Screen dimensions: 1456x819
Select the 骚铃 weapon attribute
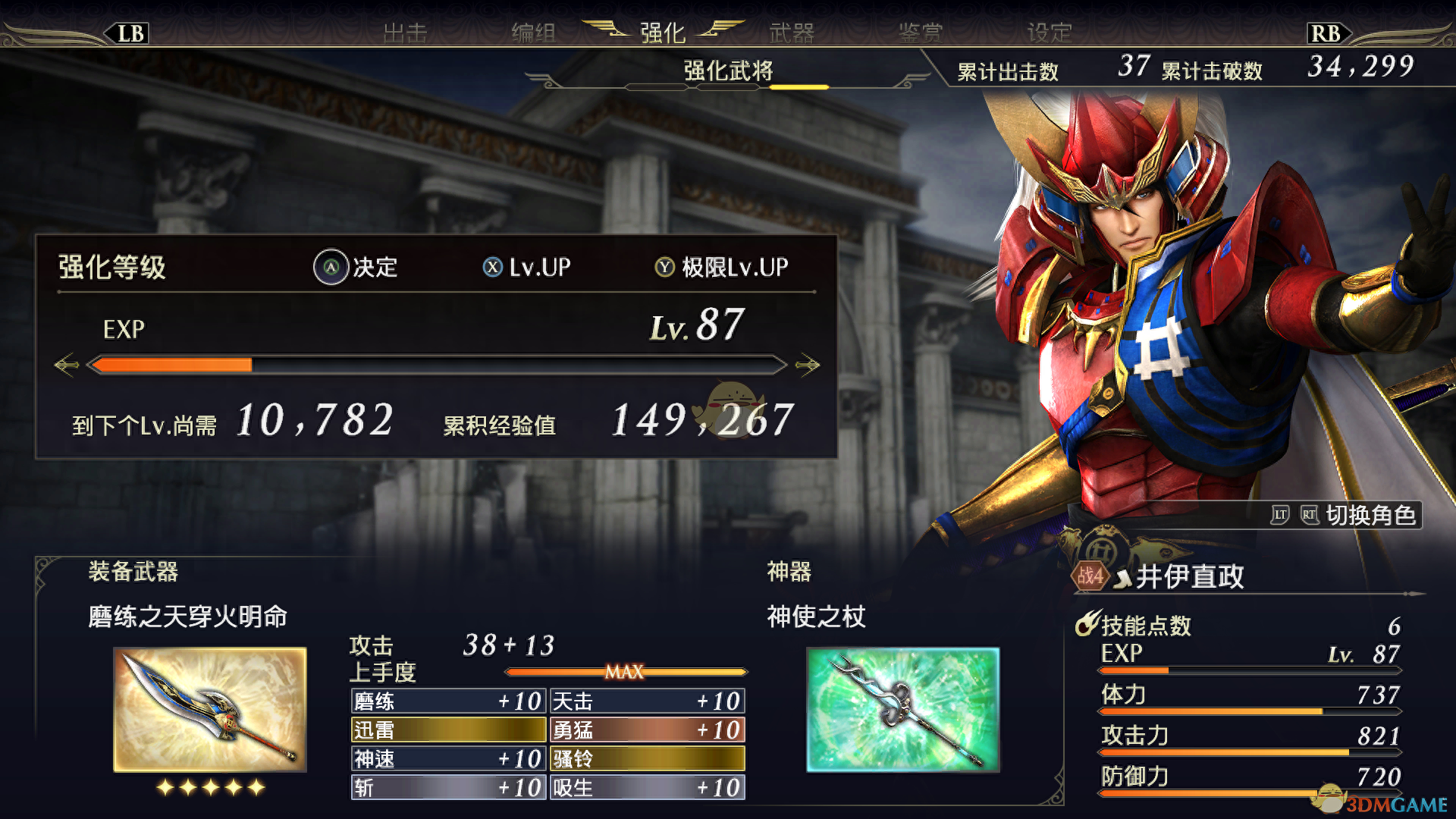[648, 759]
